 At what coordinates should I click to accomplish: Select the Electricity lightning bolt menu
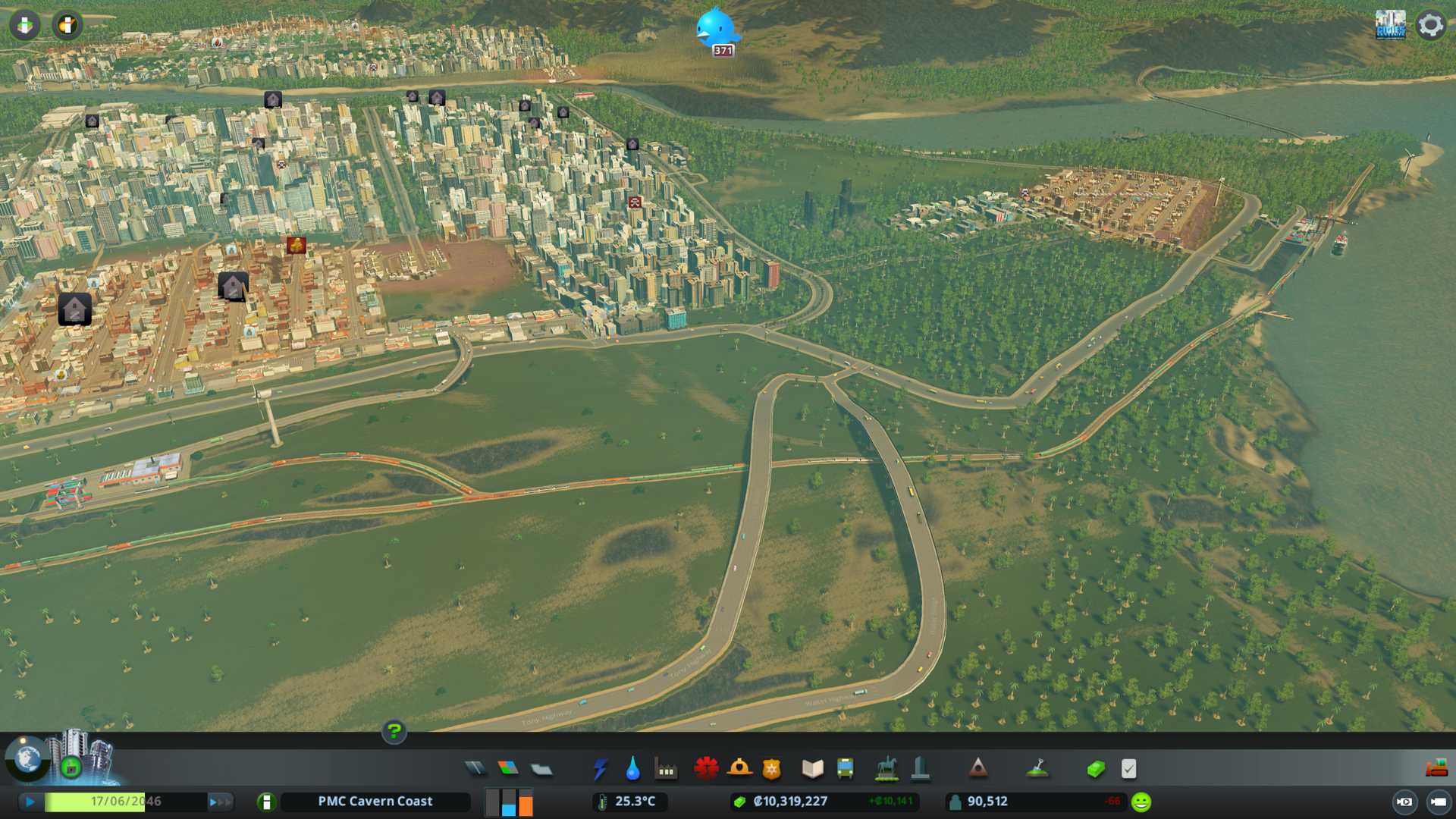click(x=600, y=769)
